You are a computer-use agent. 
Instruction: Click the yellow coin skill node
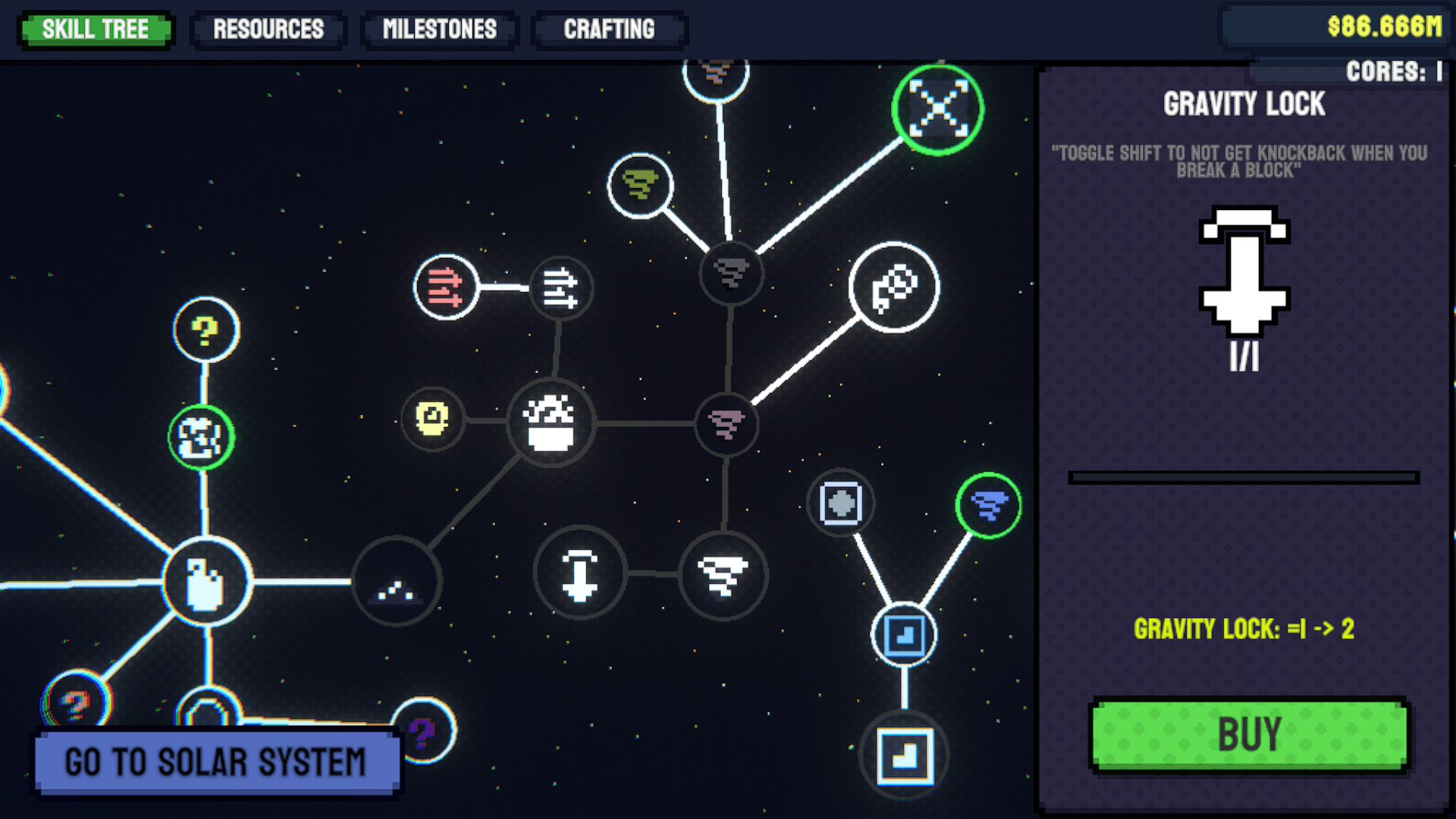pyautogui.click(x=432, y=418)
